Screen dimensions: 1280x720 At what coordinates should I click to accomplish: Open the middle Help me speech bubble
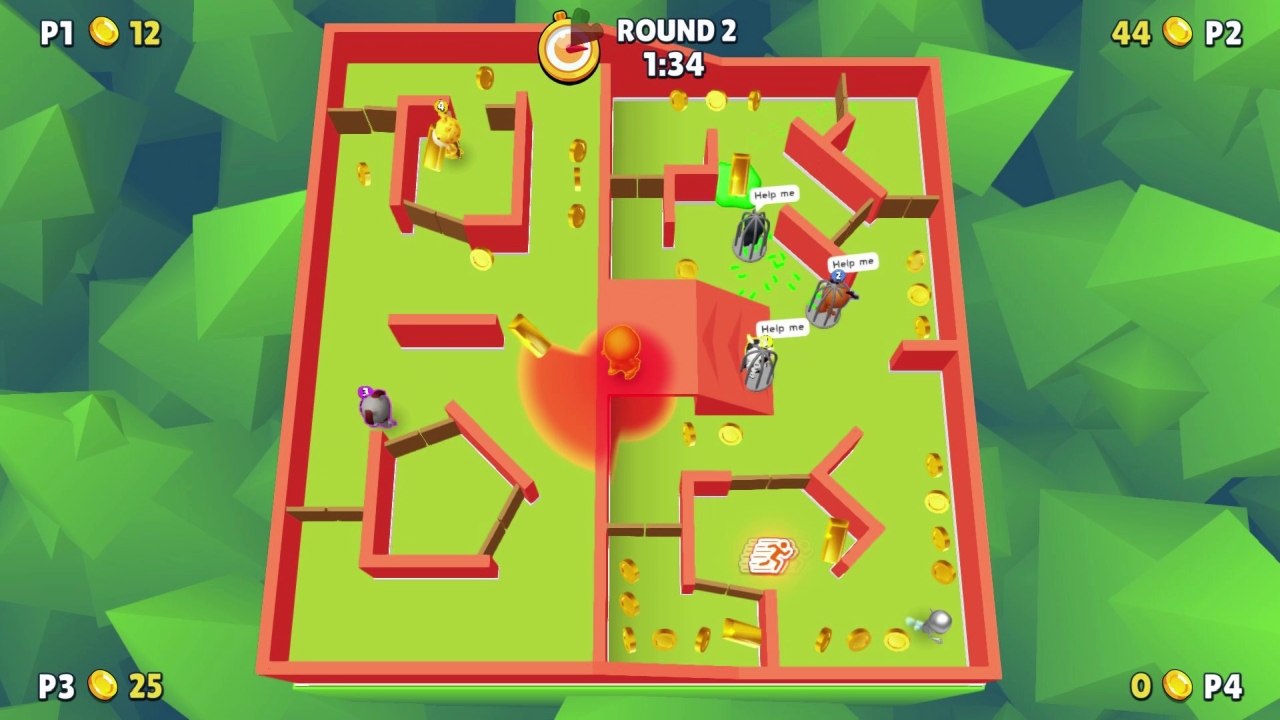[851, 262]
